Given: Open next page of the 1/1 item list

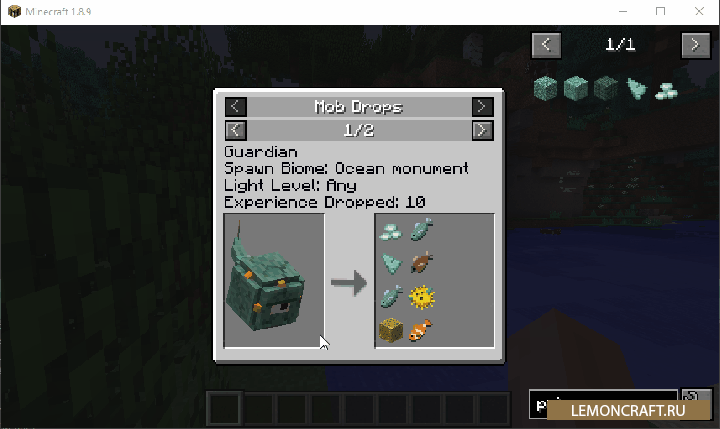Looking at the screenshot, I should (696, 44).
